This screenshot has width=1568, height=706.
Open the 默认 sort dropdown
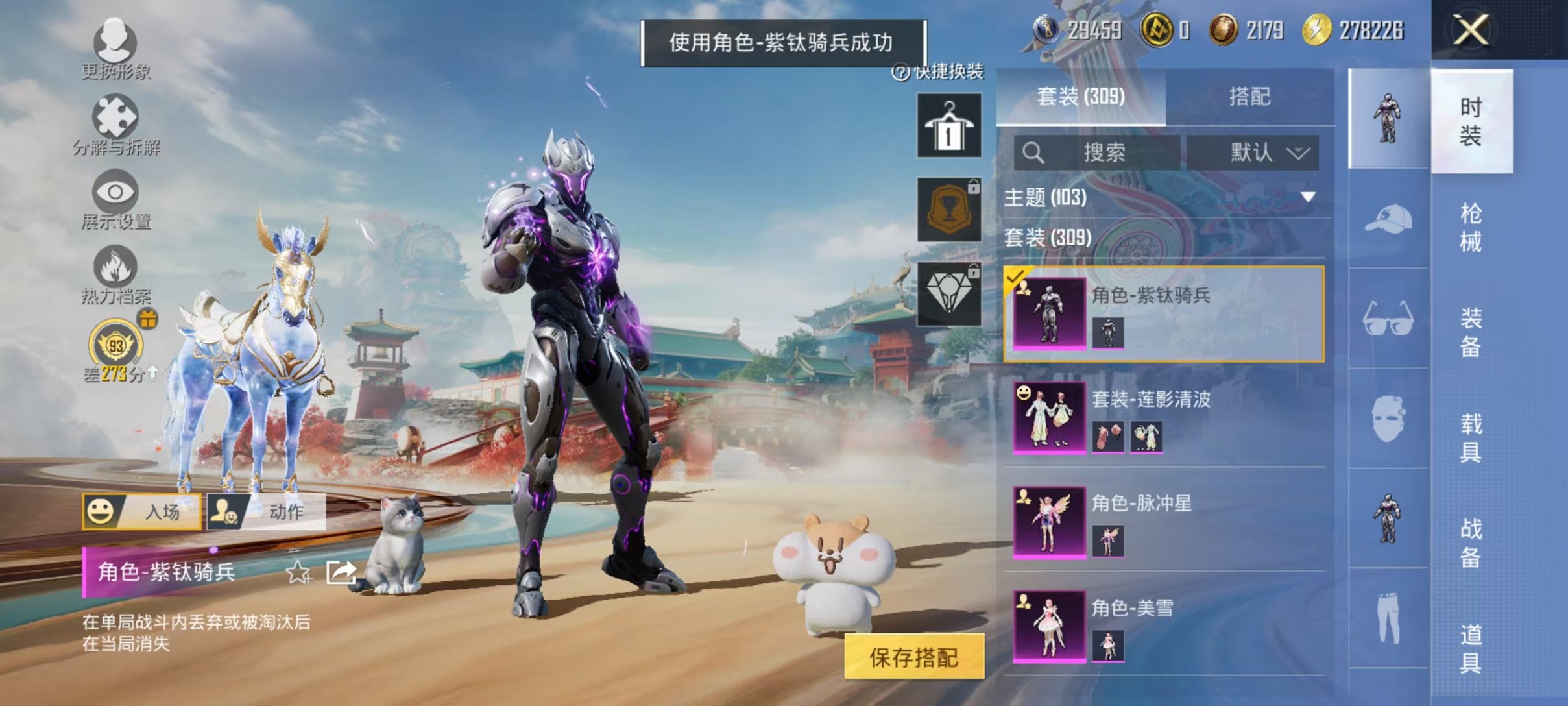coord(1255,151)
